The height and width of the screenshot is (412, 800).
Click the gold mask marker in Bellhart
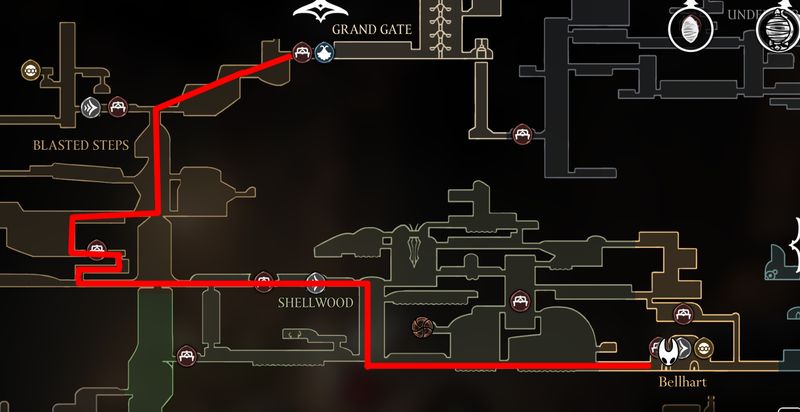pyautogui.click(x=705, y=348)
